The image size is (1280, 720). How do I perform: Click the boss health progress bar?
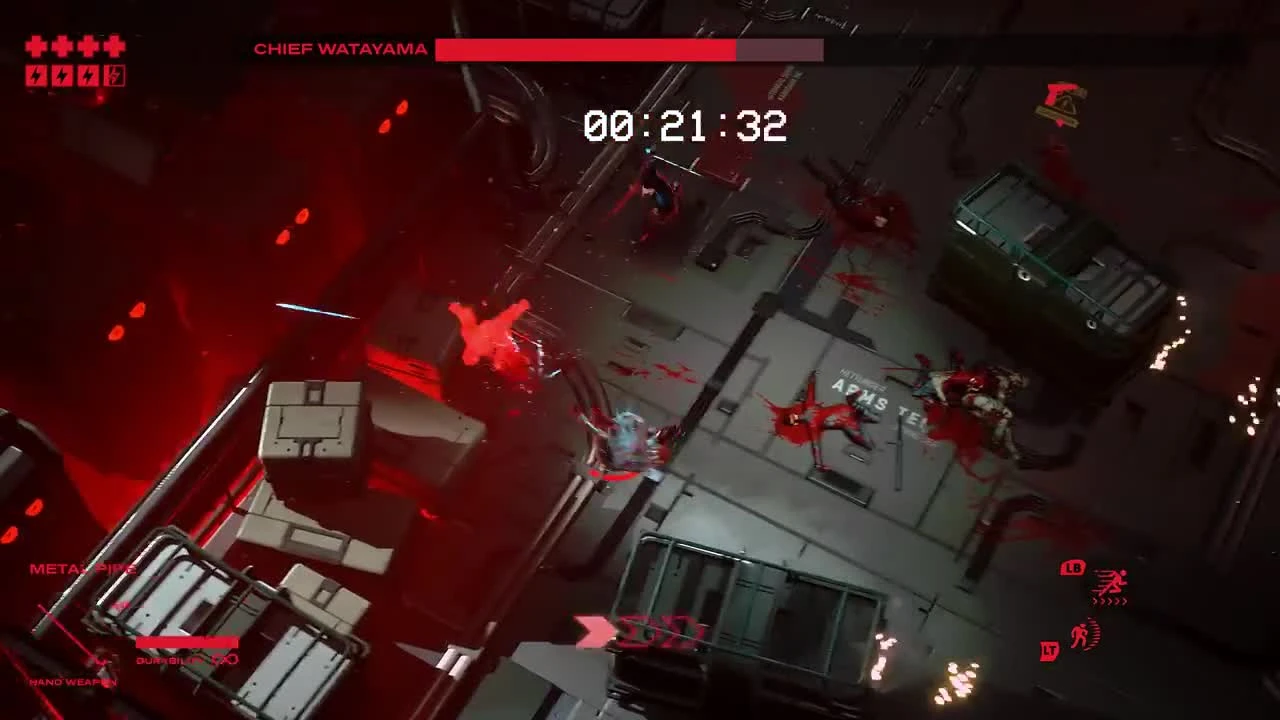click(x=630, y=48)
